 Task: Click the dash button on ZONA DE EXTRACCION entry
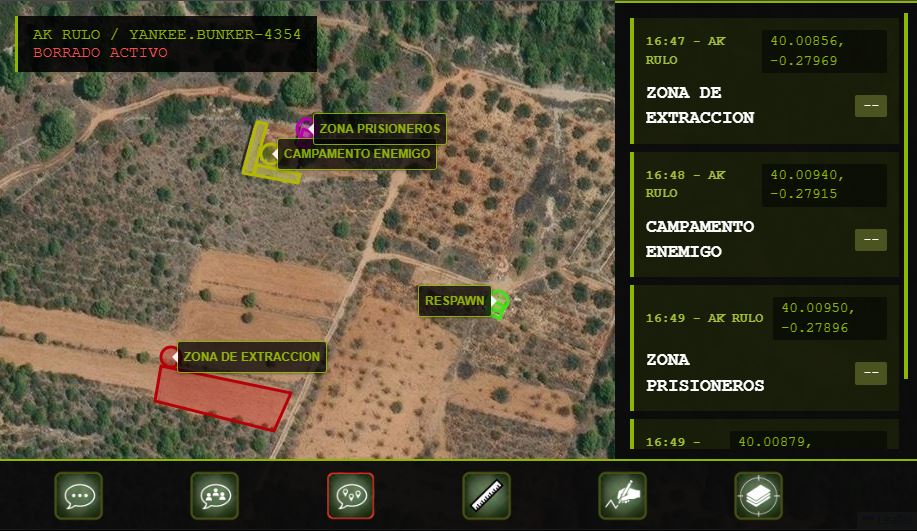tap(870, 106)
